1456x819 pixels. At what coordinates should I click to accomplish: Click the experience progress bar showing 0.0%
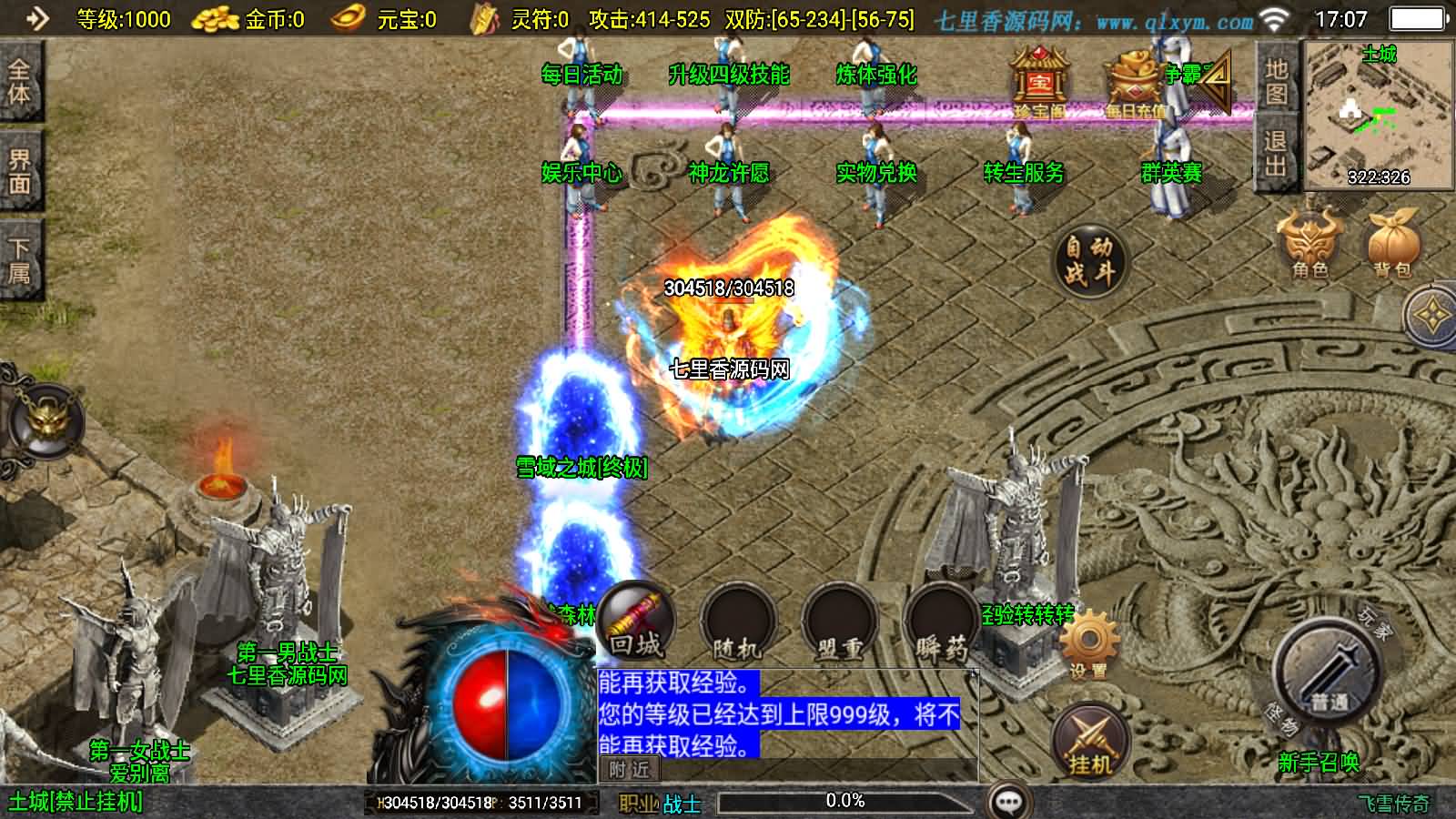click(844, 801)
